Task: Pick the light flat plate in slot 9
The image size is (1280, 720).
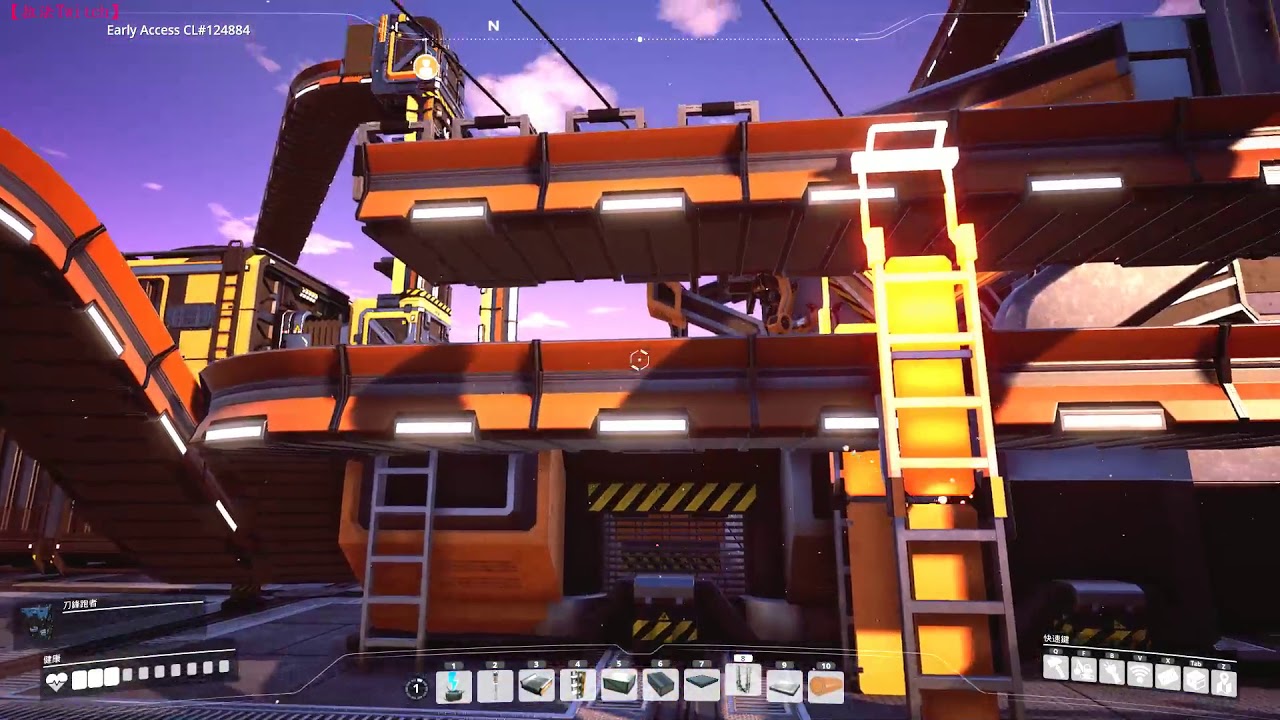Action: point(784,686)
